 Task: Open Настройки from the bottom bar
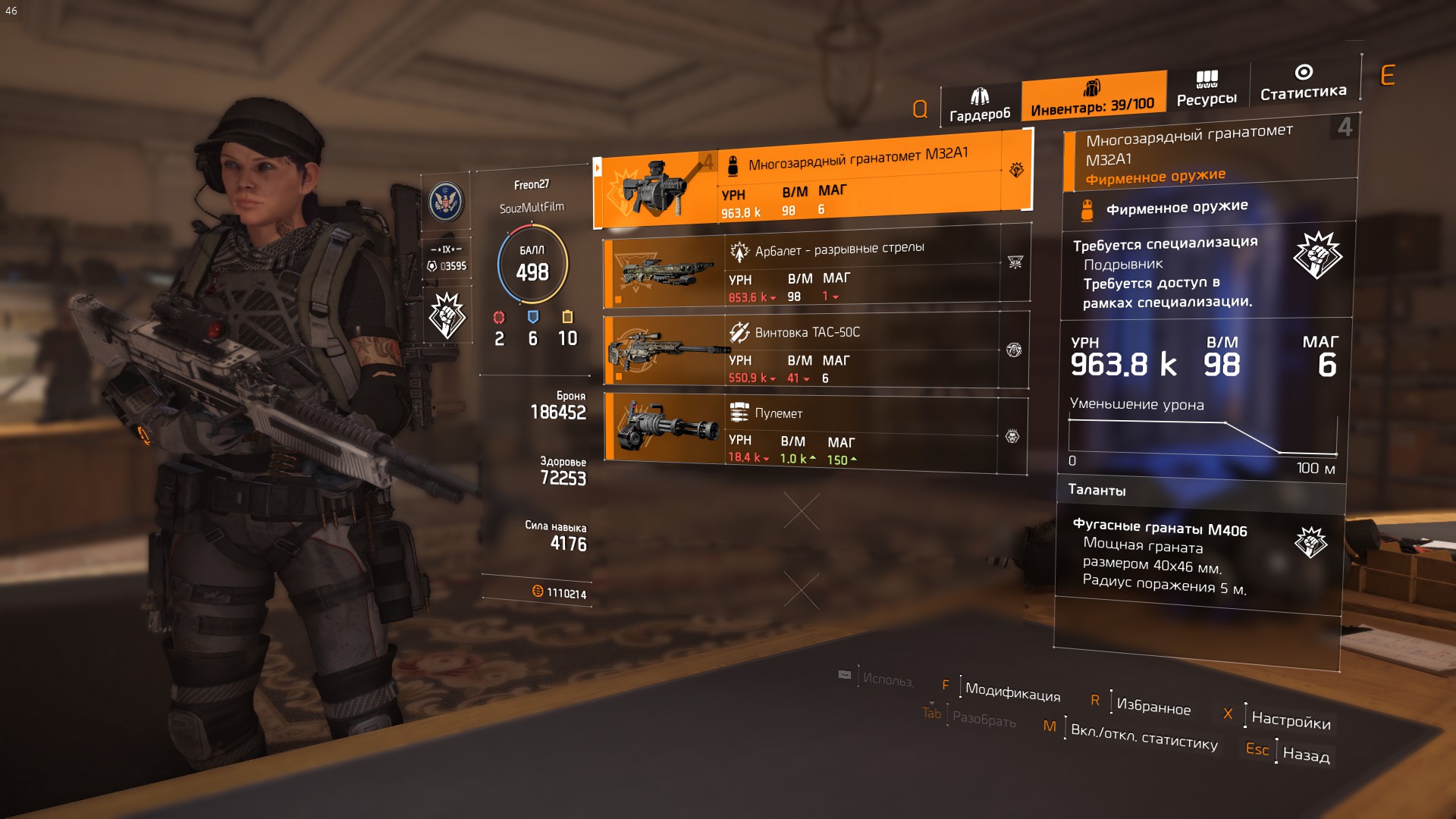(1290, 719)
